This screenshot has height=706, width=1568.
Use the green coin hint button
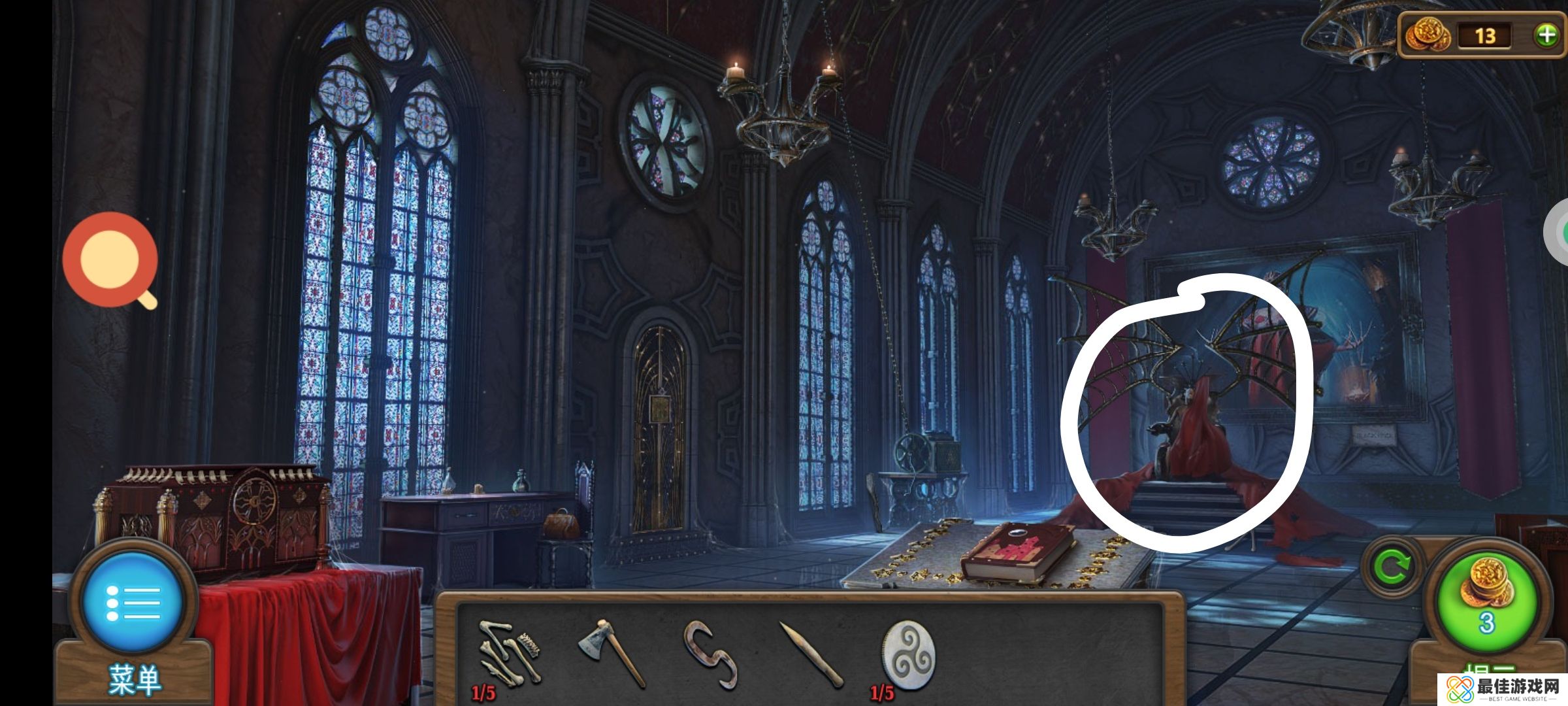click(x=1486, y=601)
